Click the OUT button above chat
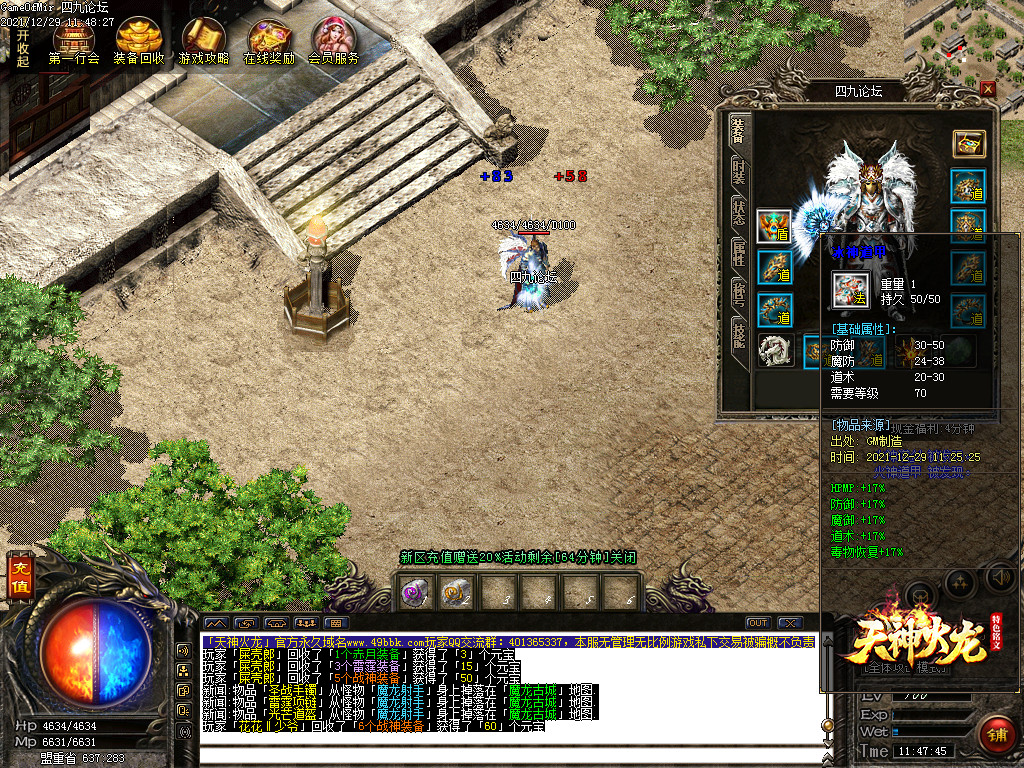The width and height of the screenshot is (1024, 768). (758, 623)
